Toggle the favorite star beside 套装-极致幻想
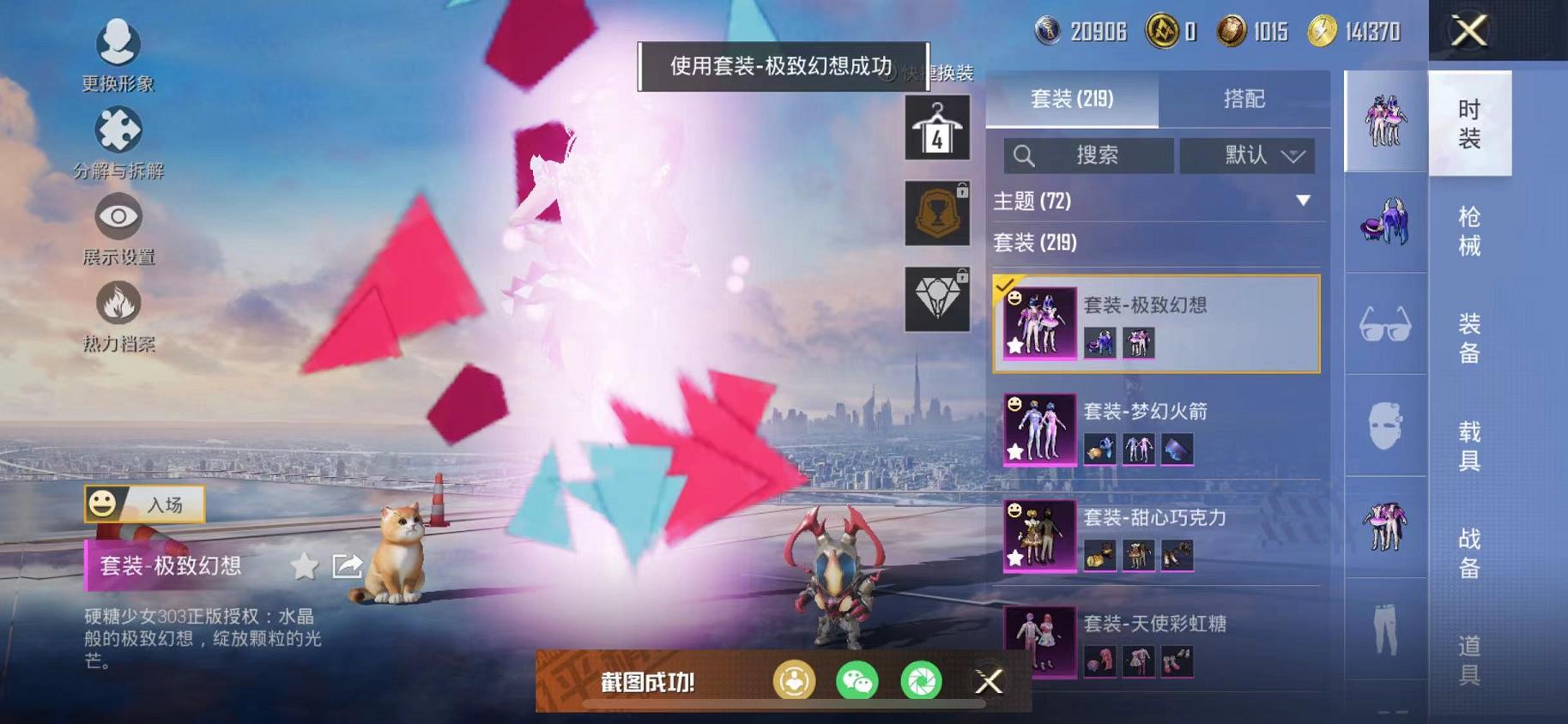Viewport: 1568px width, 724px height. 305,566
